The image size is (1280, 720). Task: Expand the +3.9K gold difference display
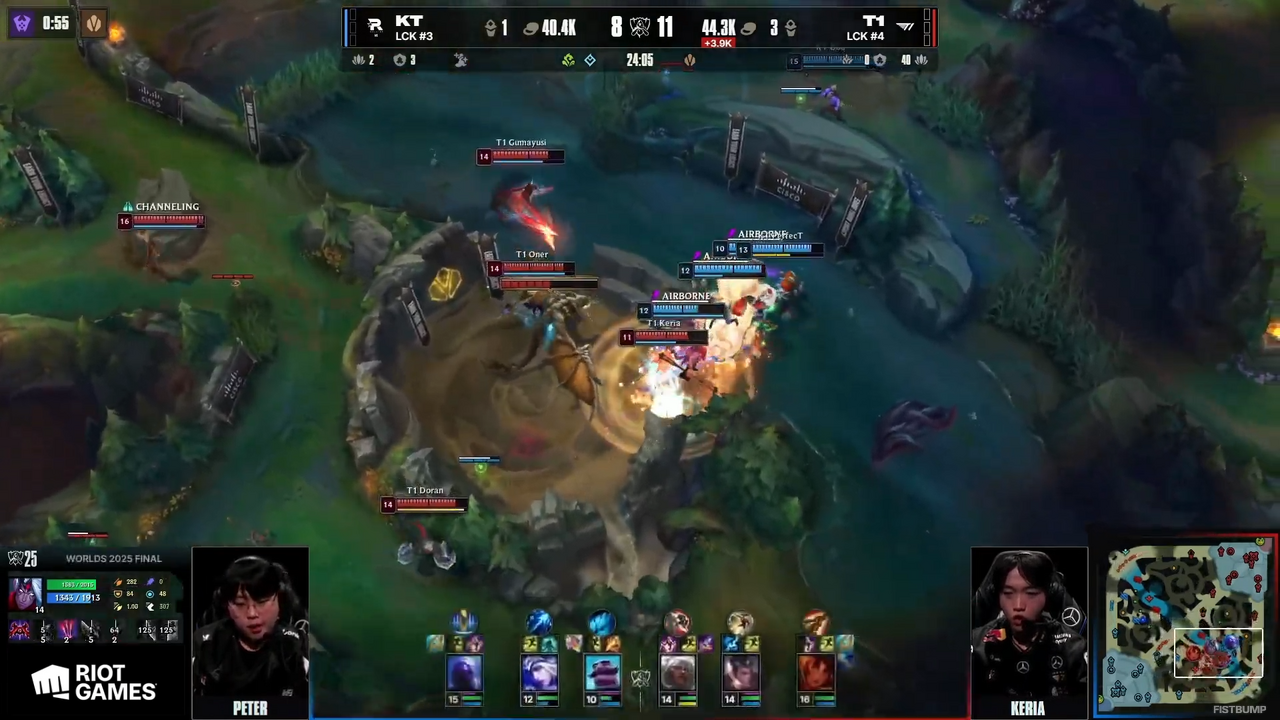pos(720,43)
